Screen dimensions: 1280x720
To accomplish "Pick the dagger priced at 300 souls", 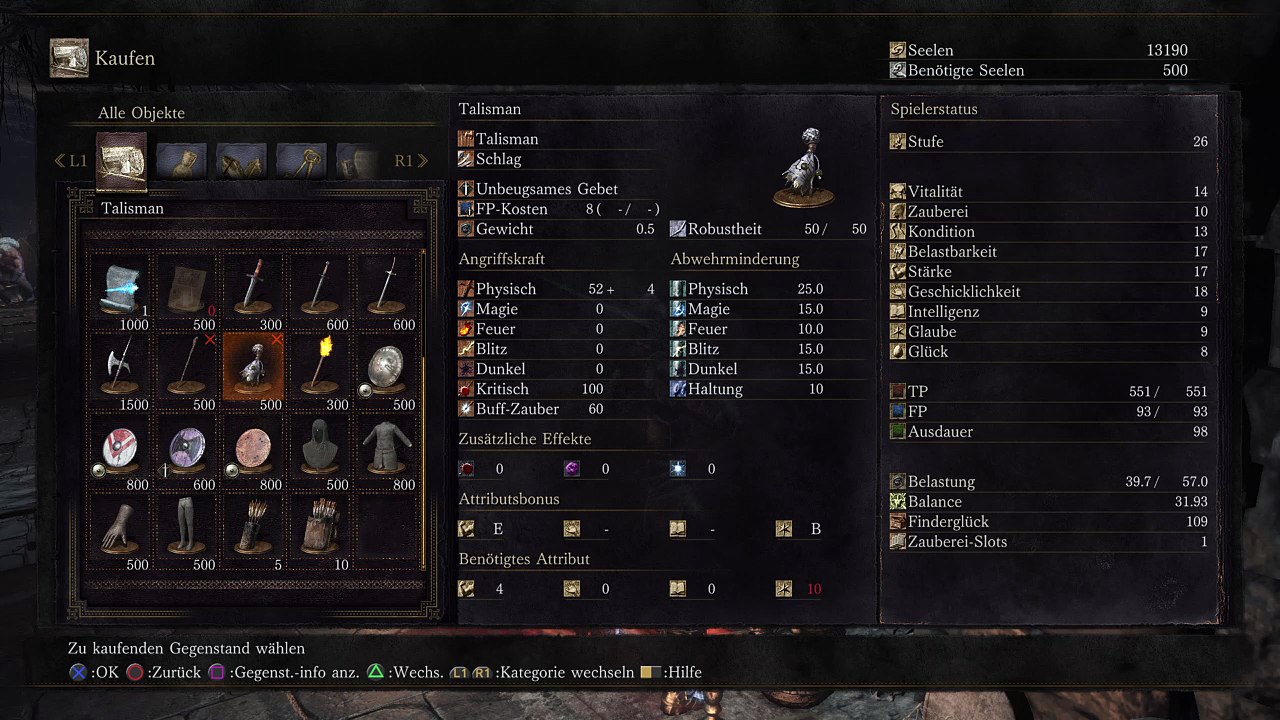I will click(x=254, y=288).
